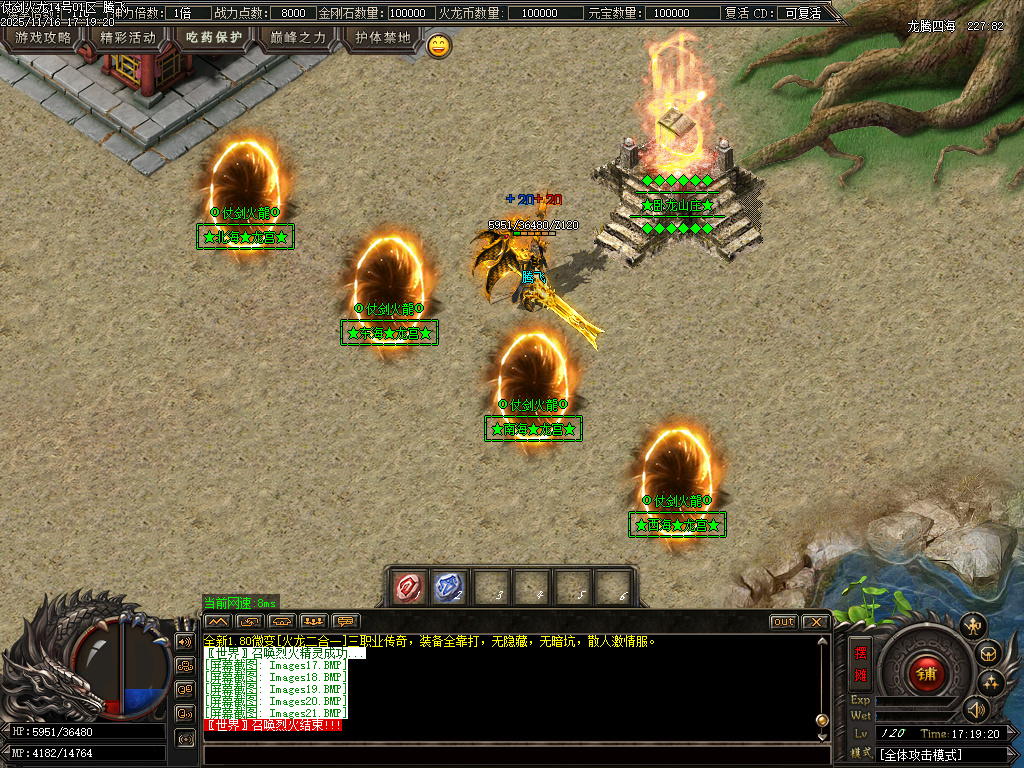
Task: Open the character equipment icon
Action: [972, 626]
